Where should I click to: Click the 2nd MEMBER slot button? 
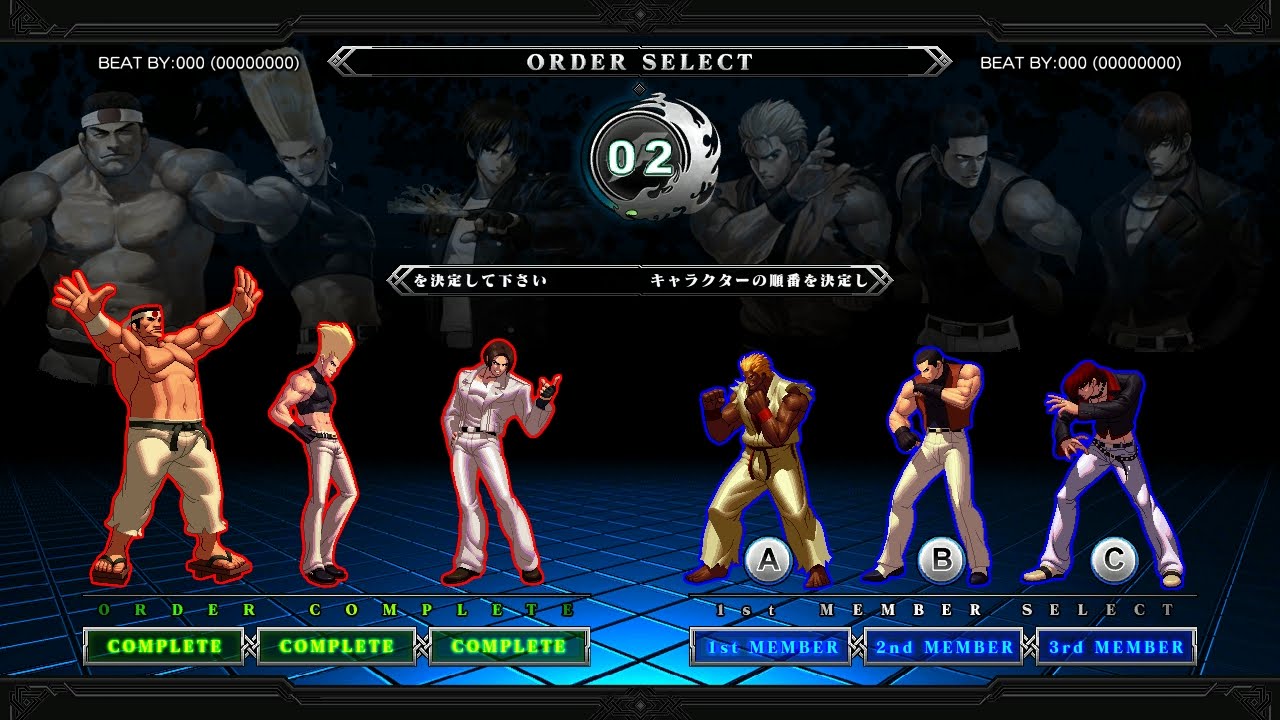click(942, 647)
